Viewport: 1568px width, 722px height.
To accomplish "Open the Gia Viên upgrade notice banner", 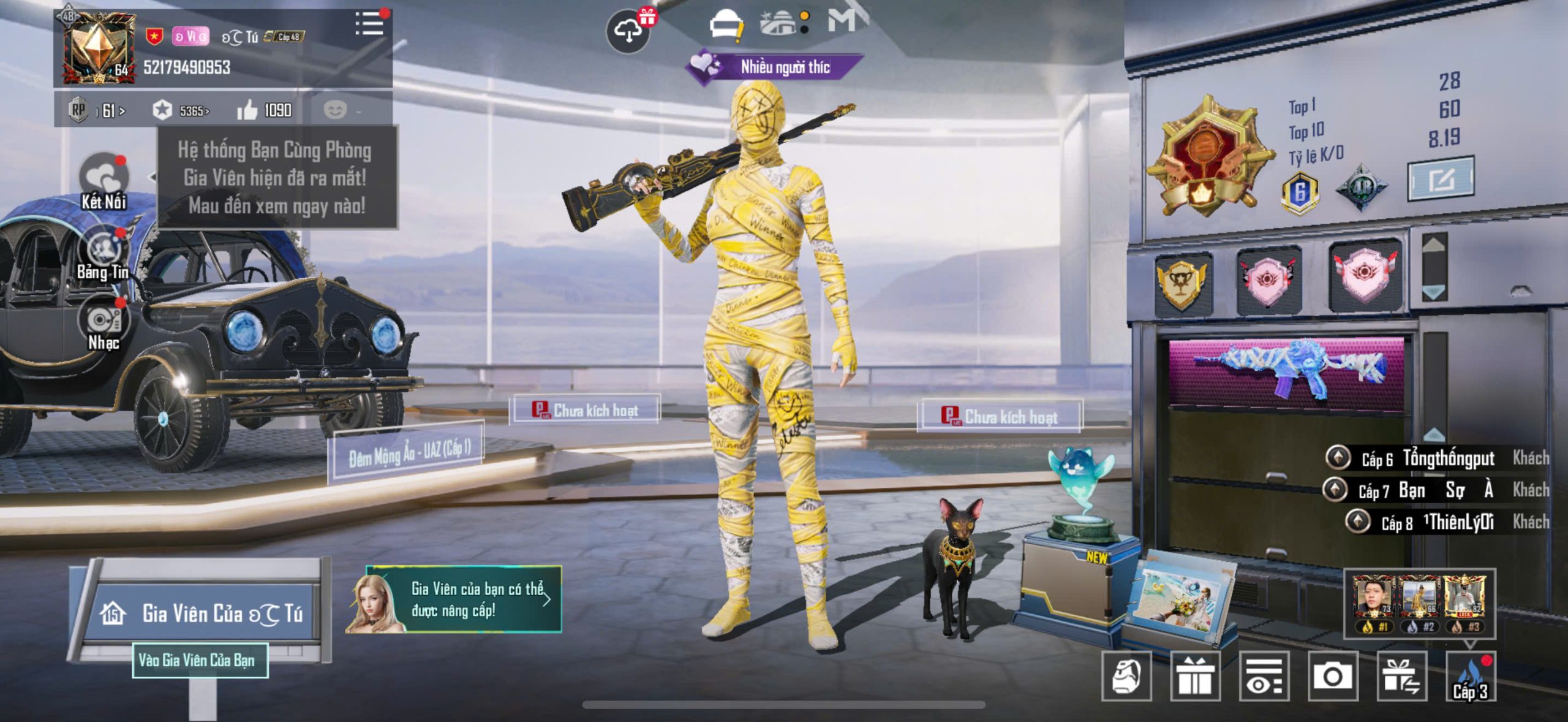I will coord(454,599).
